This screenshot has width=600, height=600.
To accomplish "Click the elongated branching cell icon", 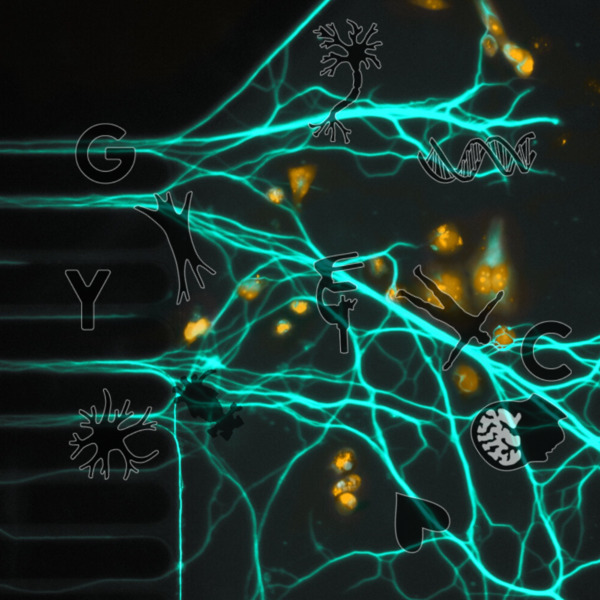I will tap(180, 245).
